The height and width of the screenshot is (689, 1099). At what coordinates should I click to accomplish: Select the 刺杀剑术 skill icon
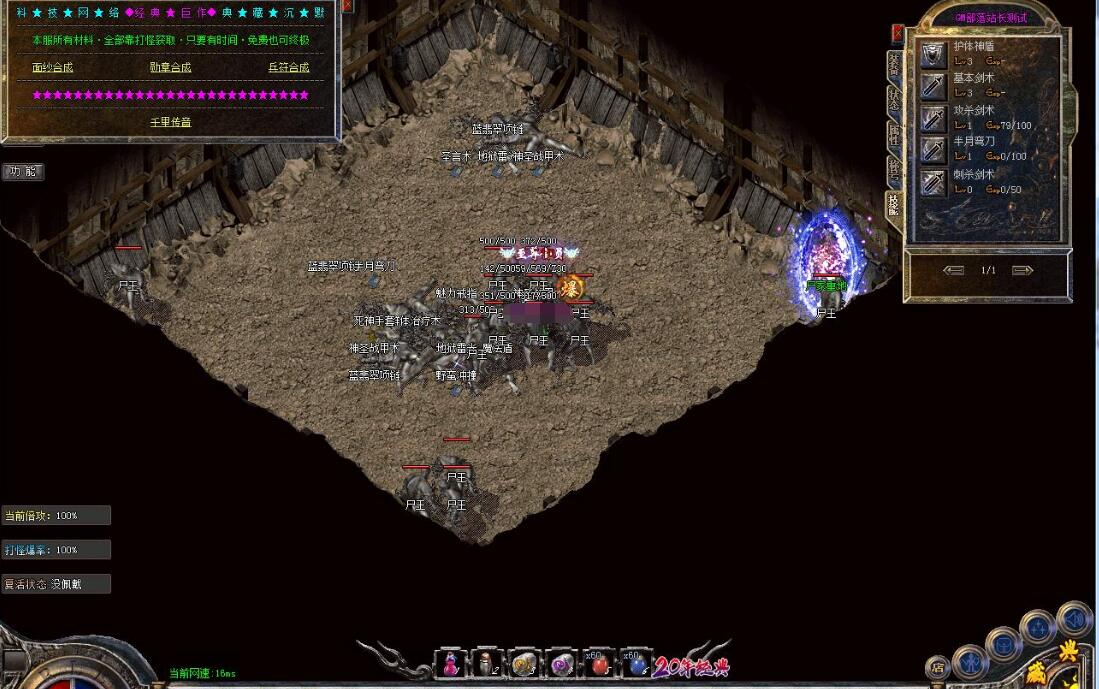(934, 182)
